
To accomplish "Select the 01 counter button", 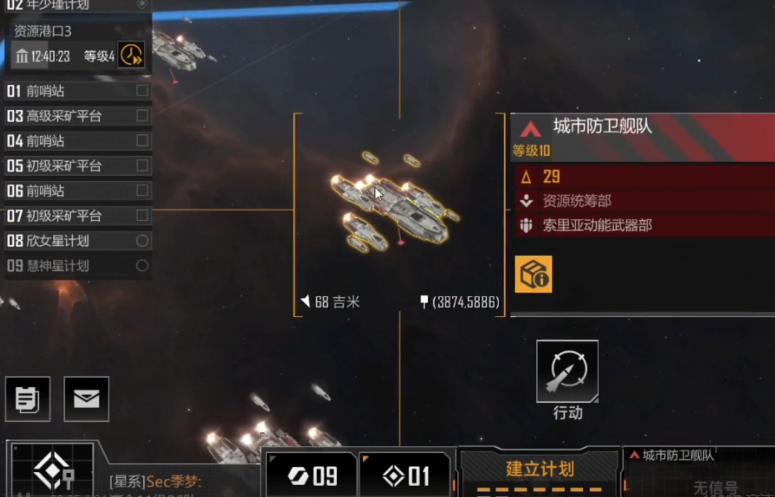I will [x=405, y=474].
